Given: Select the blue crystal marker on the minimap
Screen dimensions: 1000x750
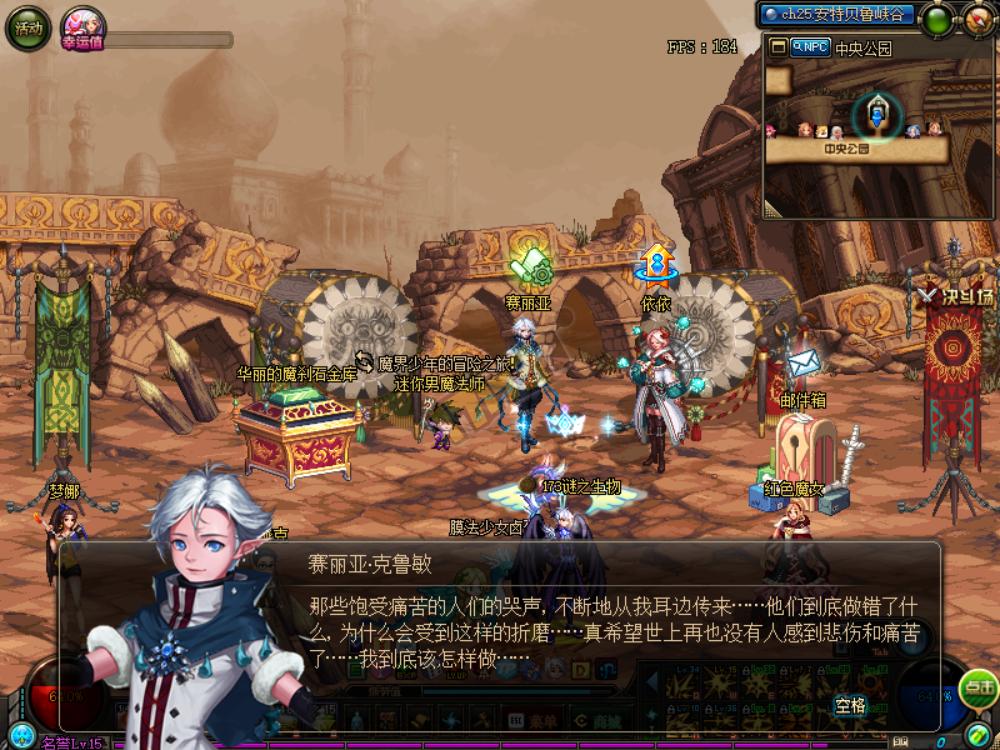Looking at the screenshot, I should tap(877, 115).
